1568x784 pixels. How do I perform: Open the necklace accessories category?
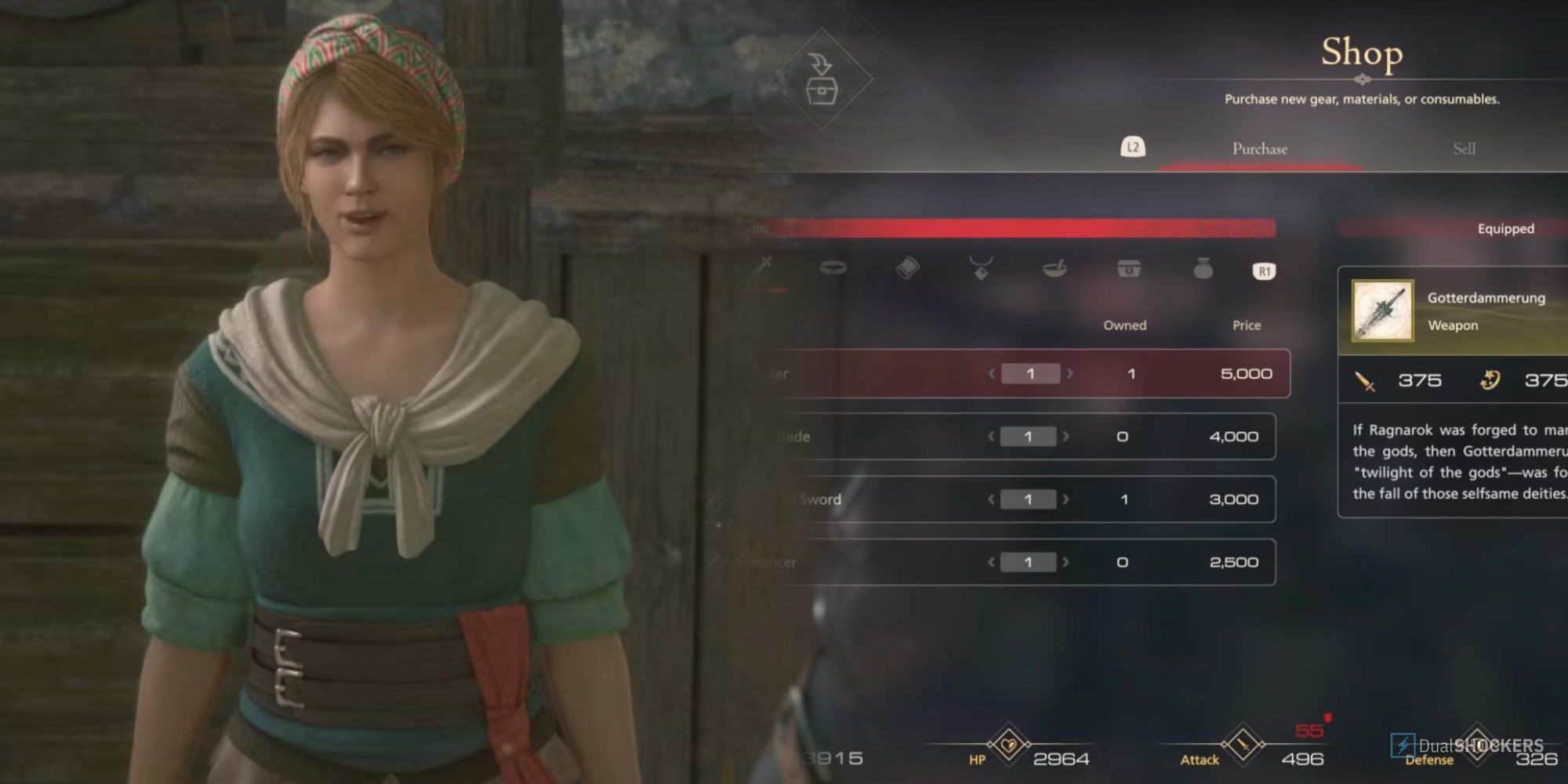982,269
